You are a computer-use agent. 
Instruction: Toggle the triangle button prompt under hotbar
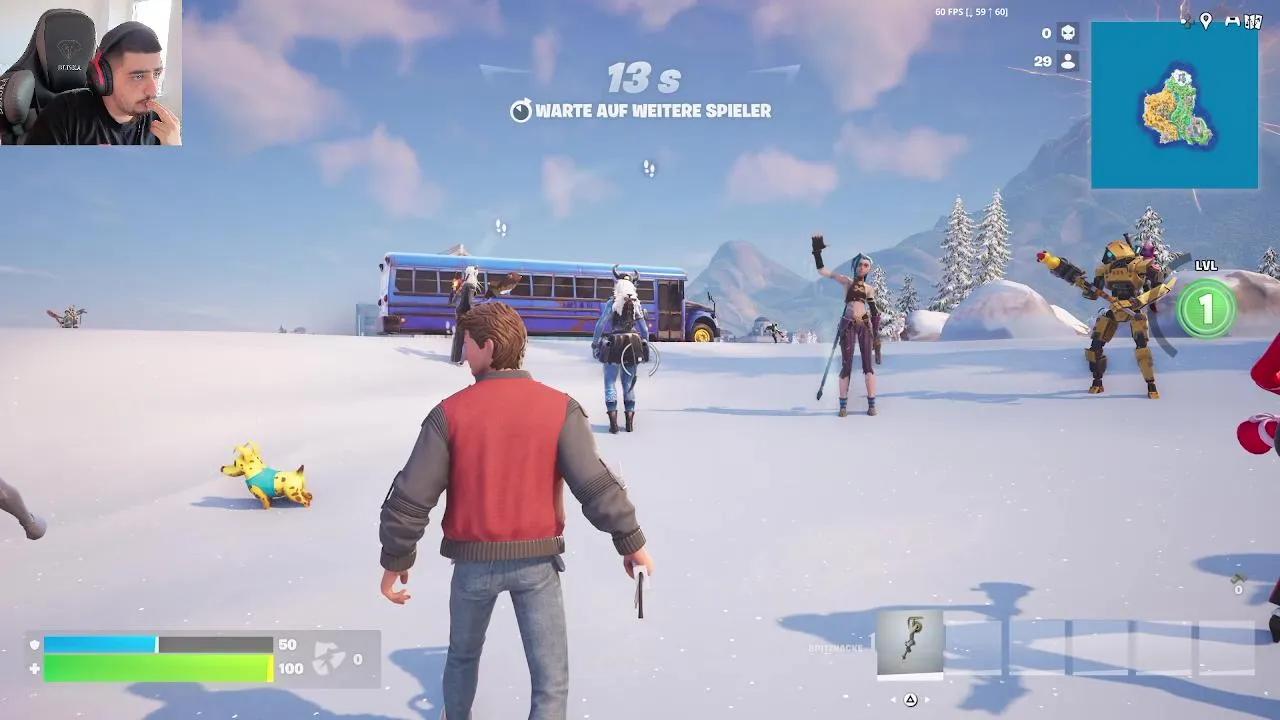(911, 699)
